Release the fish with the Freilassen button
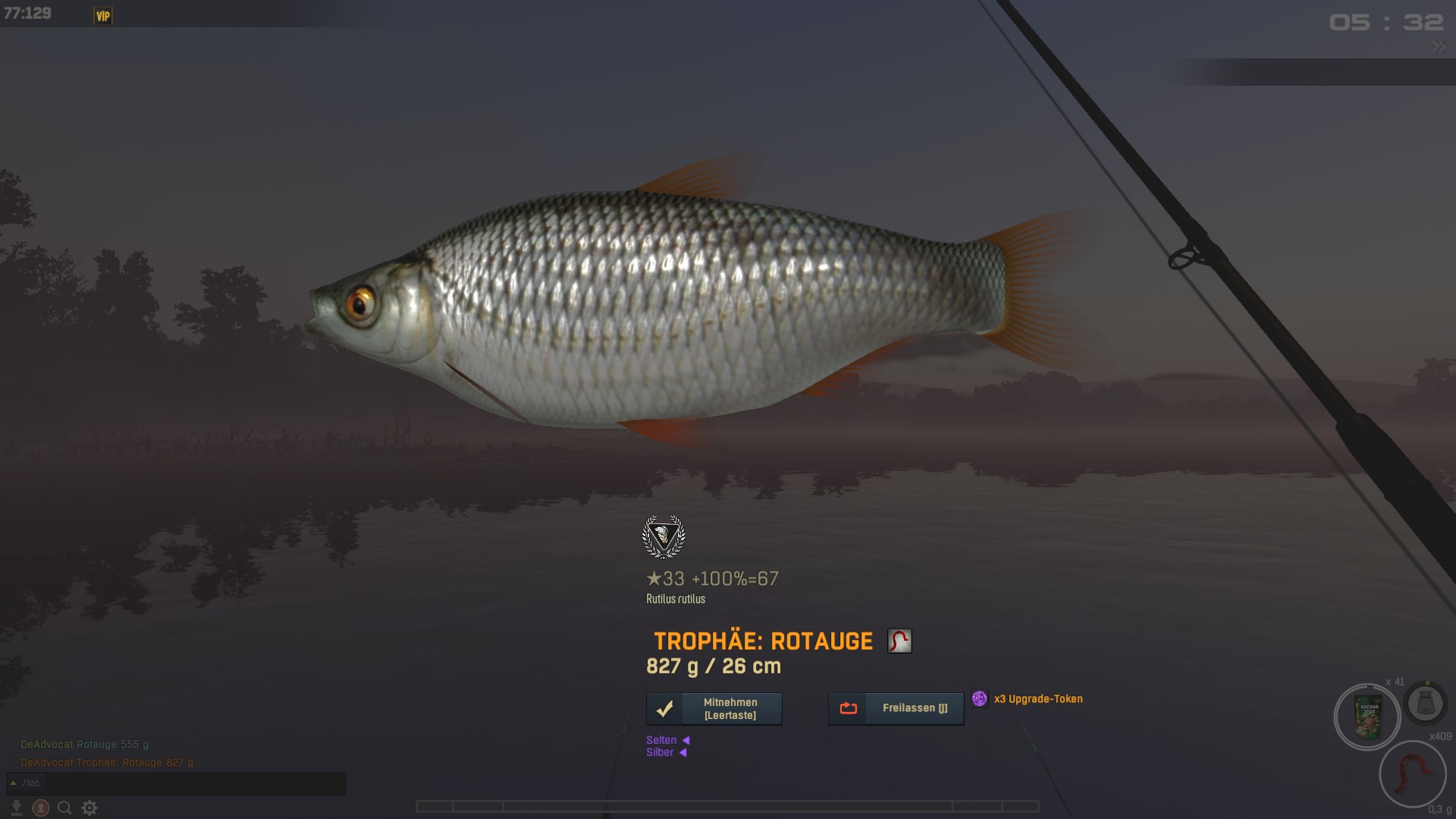1456x819 pixels. click(x=896, y=708)
